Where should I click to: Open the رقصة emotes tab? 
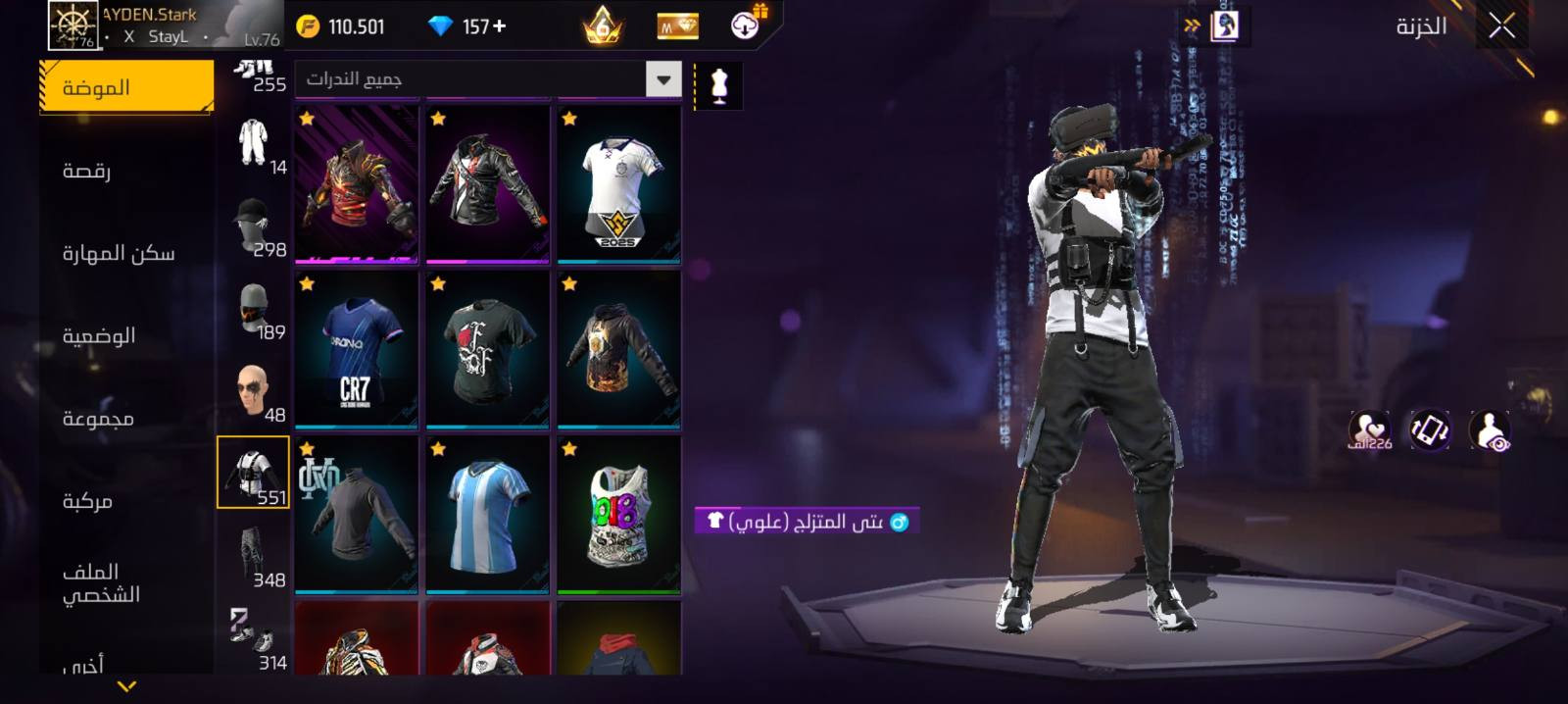pos(87,171)
